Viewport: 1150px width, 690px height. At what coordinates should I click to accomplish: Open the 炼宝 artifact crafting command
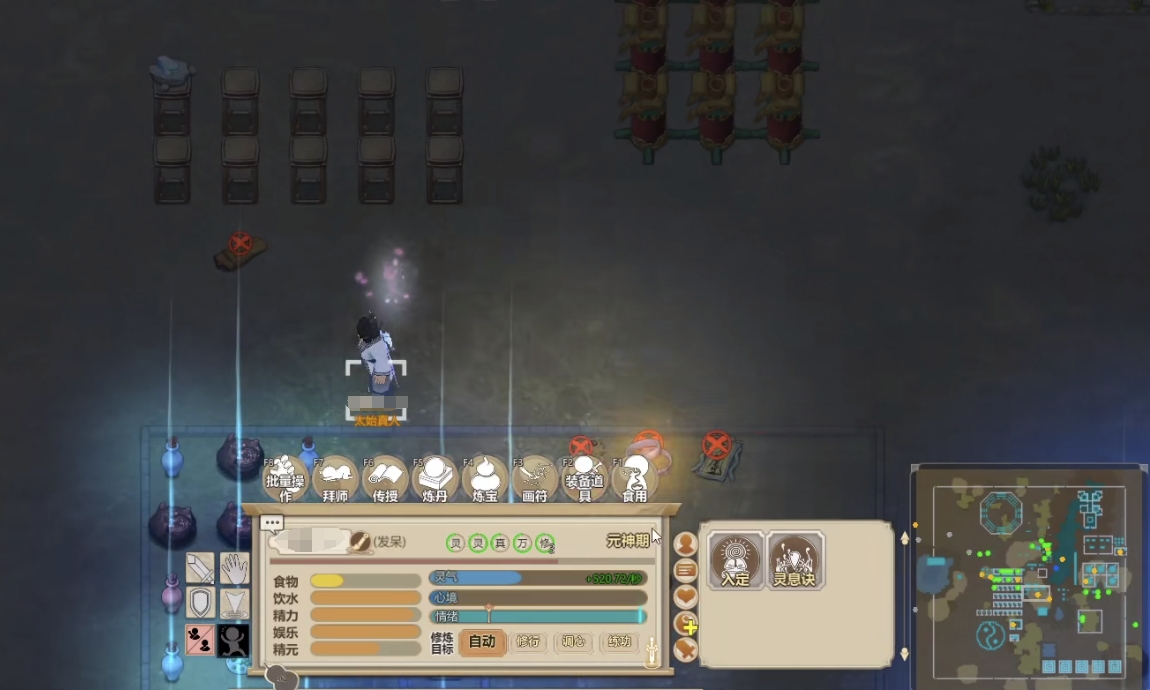[485, 479]
